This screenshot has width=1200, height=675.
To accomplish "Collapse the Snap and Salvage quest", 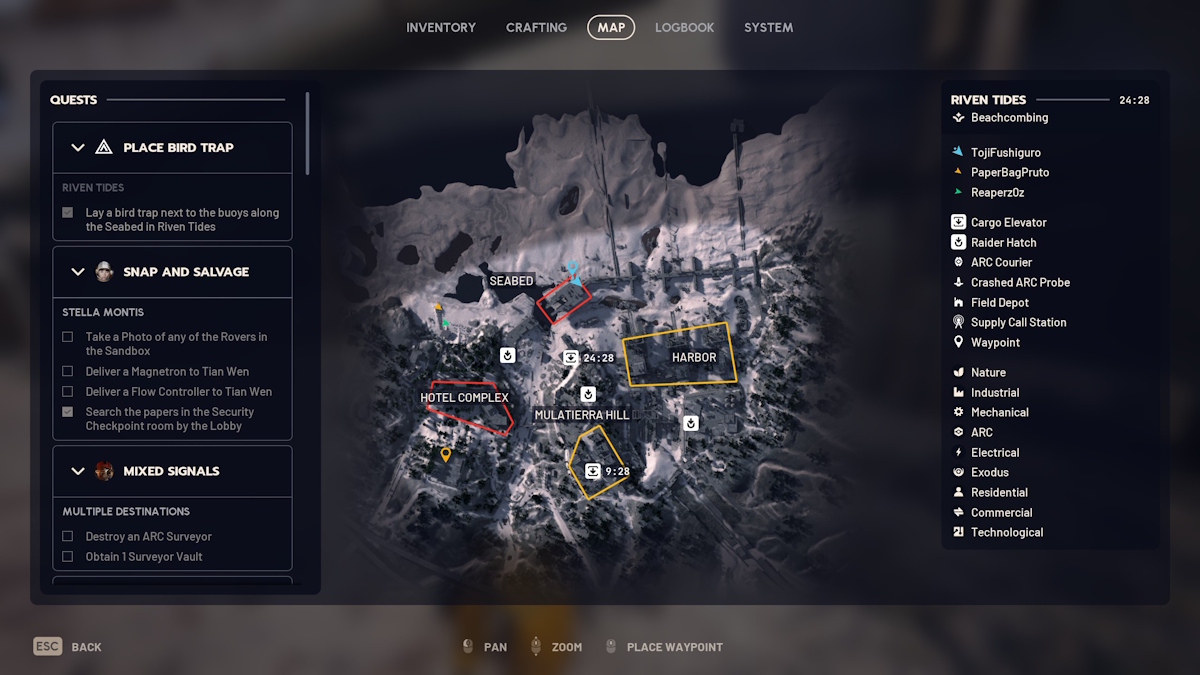I will click(78, 272).
